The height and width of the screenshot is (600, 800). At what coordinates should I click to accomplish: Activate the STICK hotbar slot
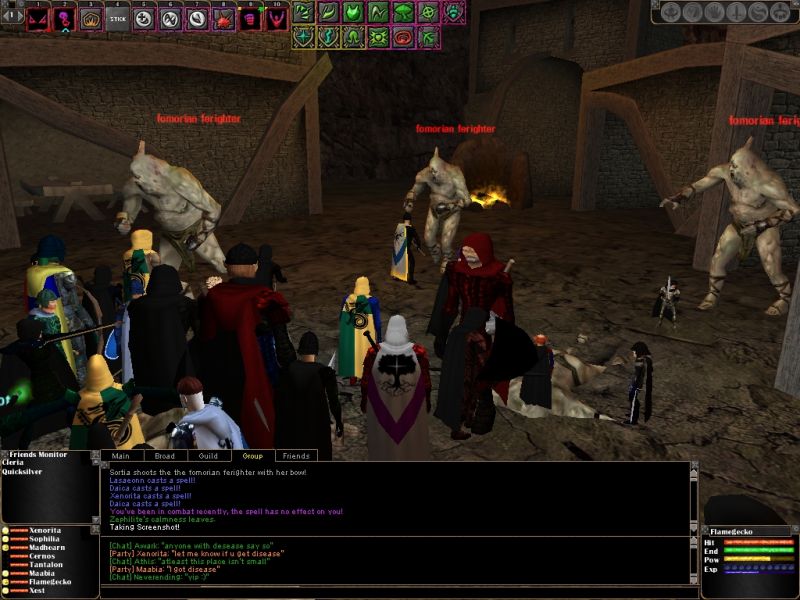(x=118, y=18)
